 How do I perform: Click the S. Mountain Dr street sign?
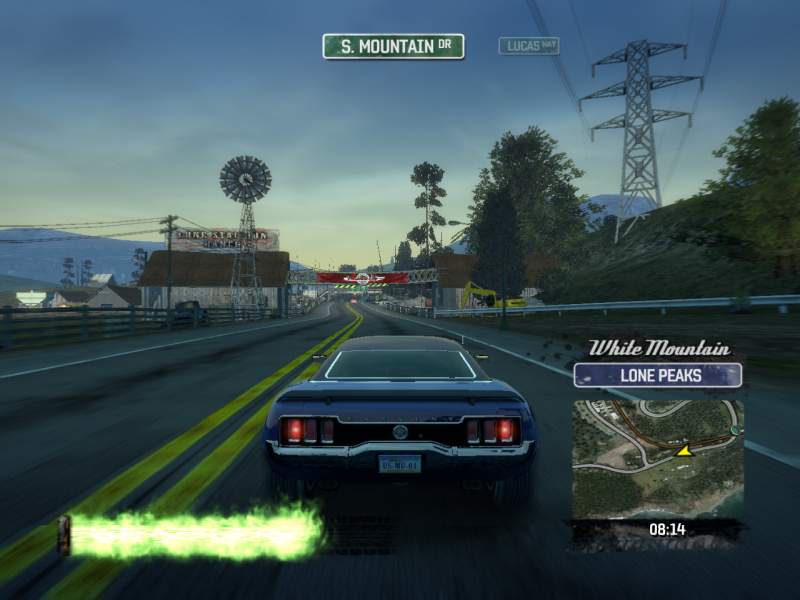pos(393,46)
